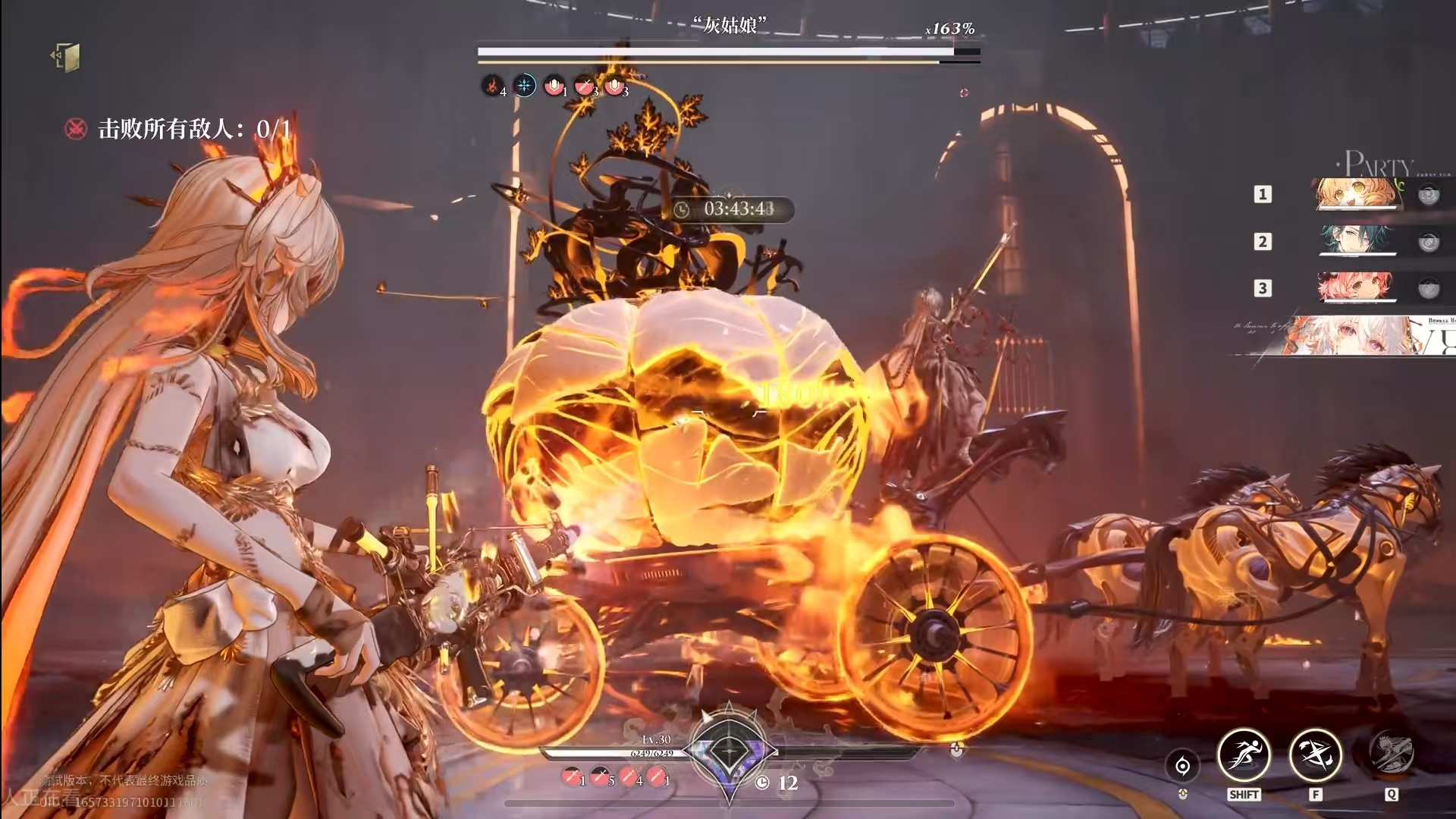The image size is (1456, 819).
Task: Use the spinning star skill icon
Action: 1316,755
